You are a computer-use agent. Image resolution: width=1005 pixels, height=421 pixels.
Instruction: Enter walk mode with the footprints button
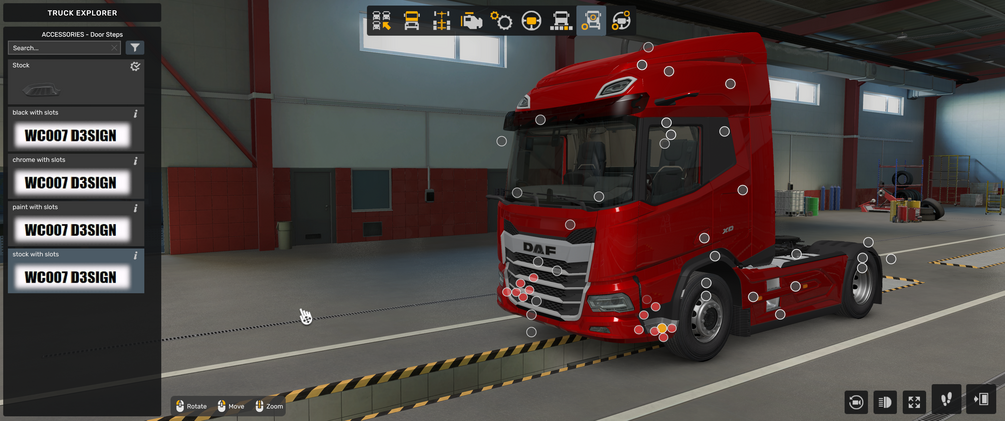tap(946, 400)
